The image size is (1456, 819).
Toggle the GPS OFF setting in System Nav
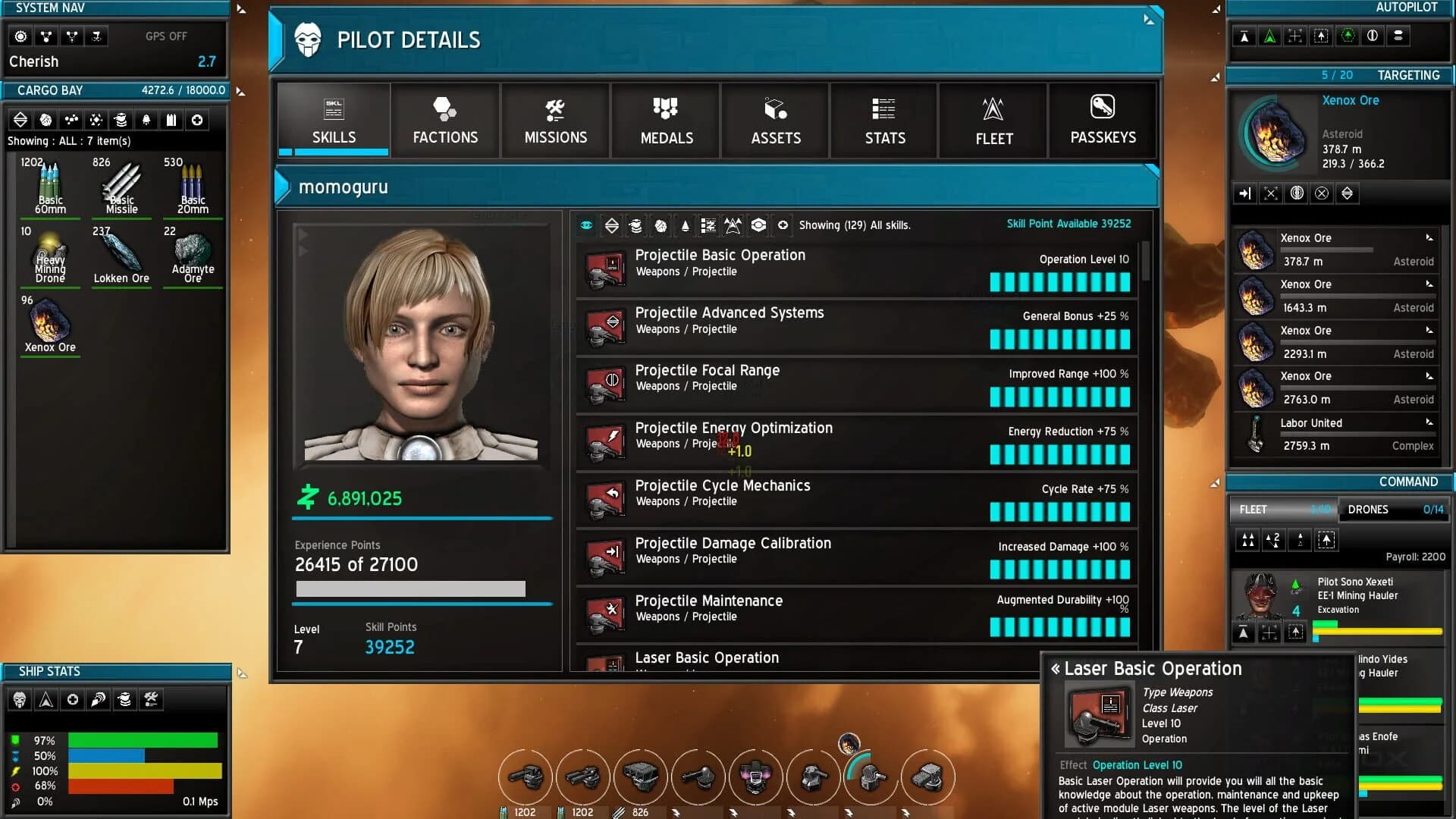(166, 36)
